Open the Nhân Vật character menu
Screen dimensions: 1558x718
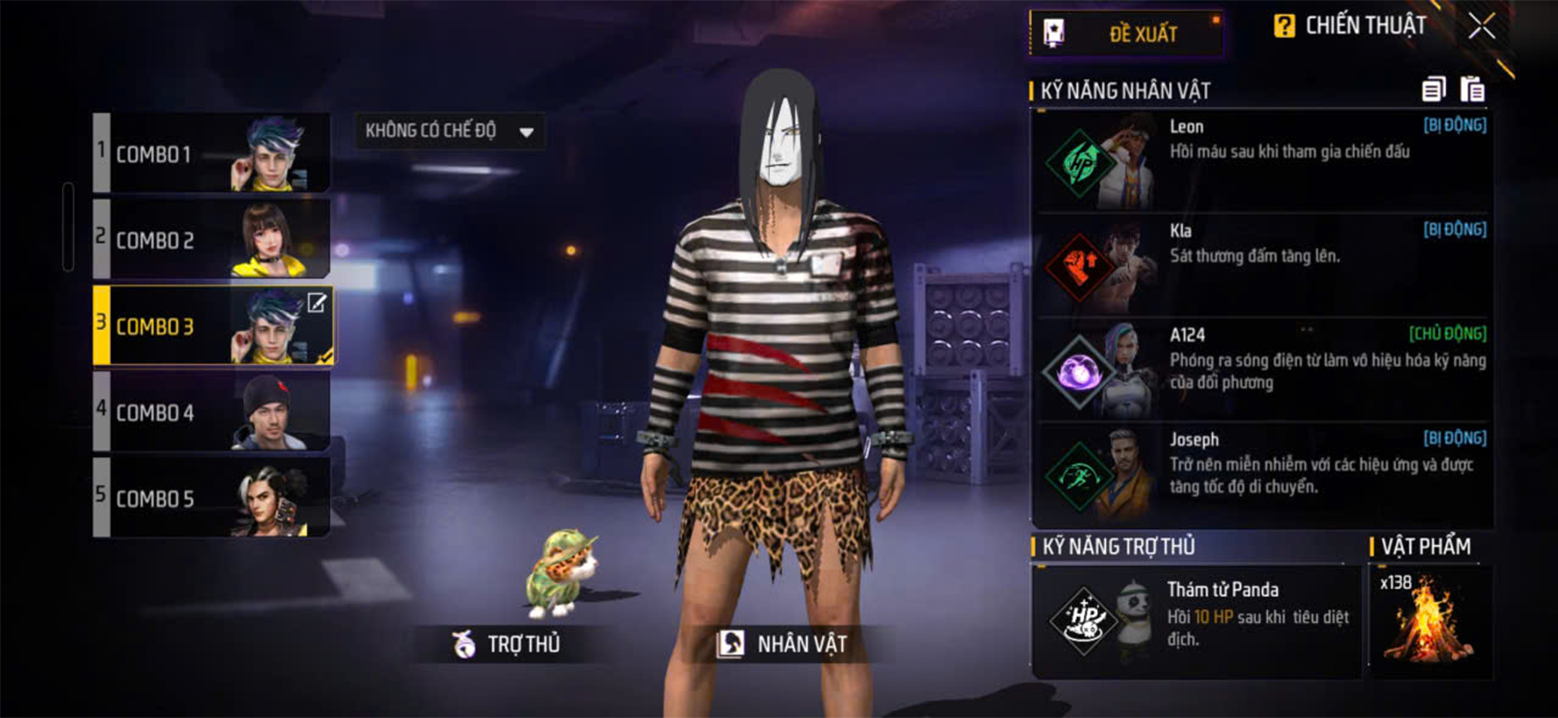(x=781, y=645)
